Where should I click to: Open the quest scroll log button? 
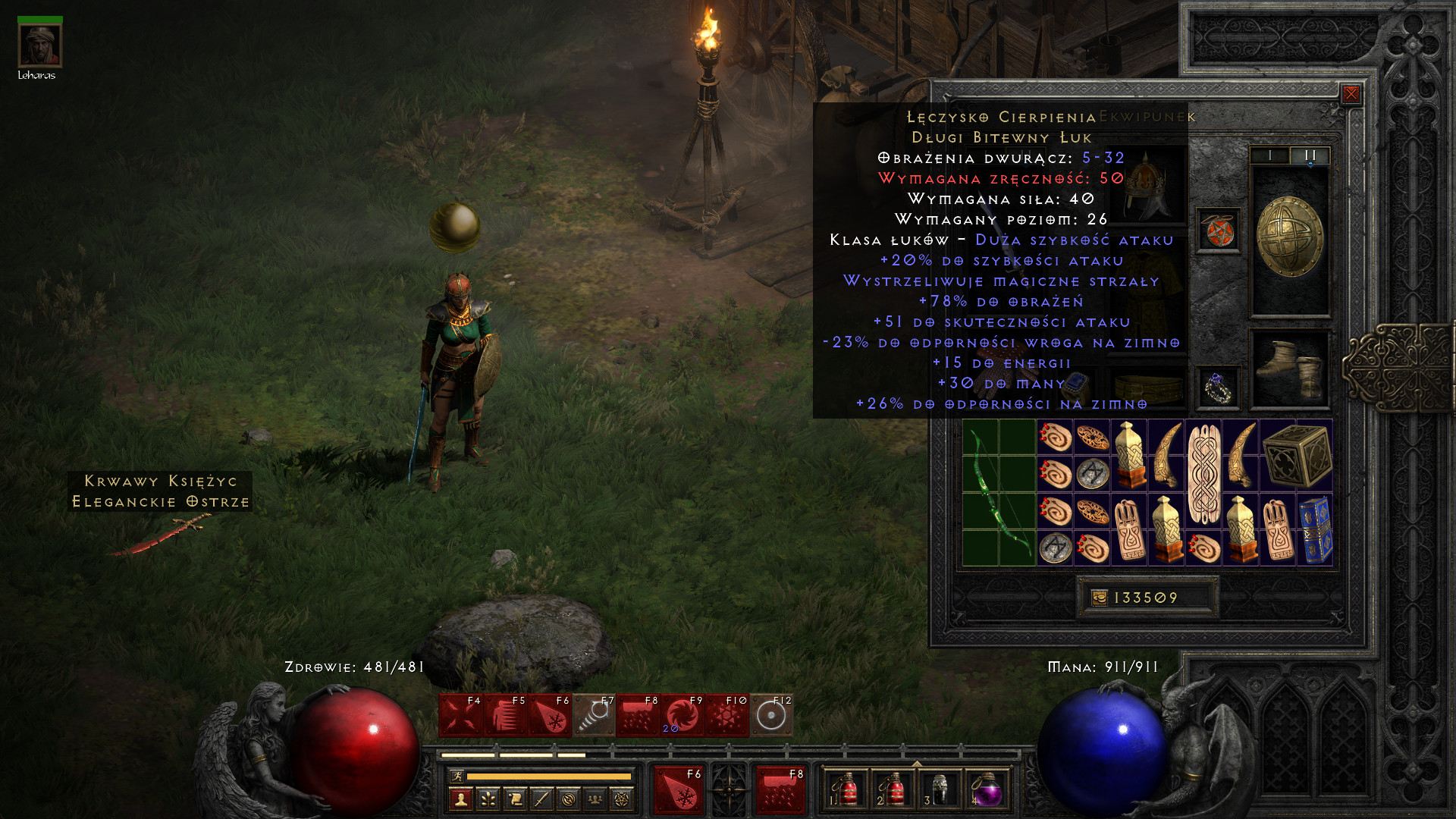tap(514, 799)
